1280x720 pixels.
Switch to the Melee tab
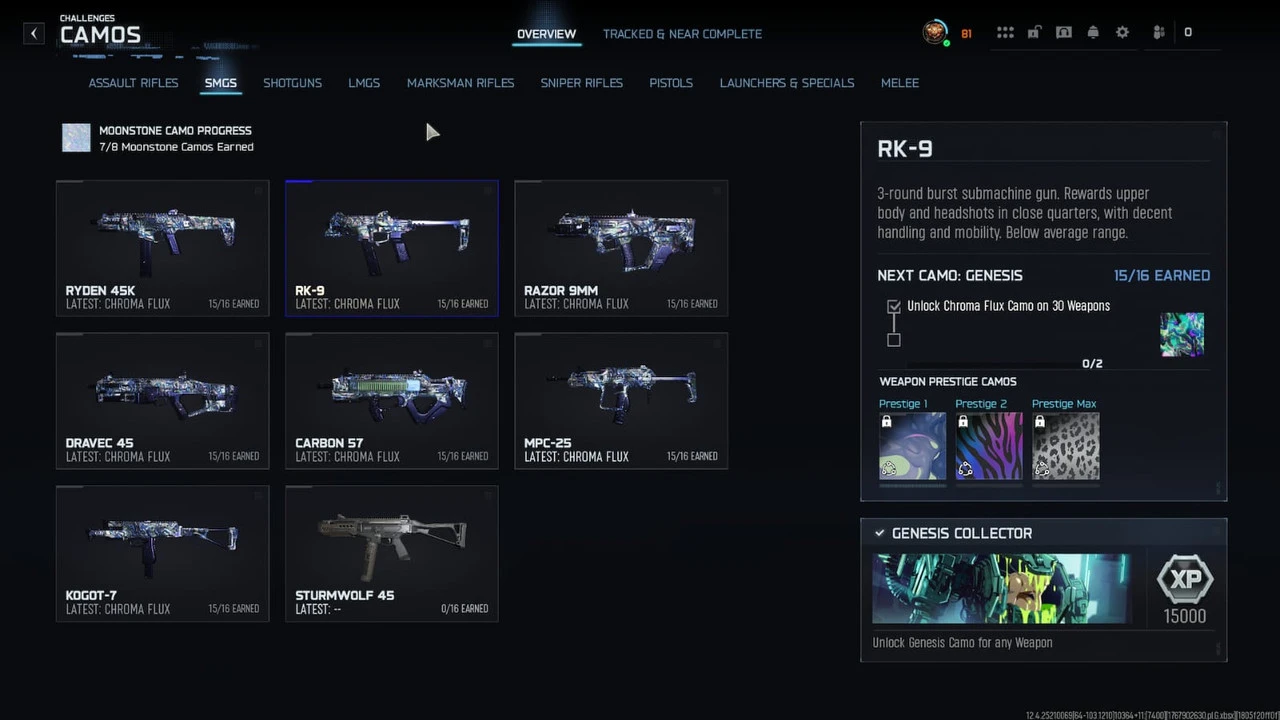point(899,83)
